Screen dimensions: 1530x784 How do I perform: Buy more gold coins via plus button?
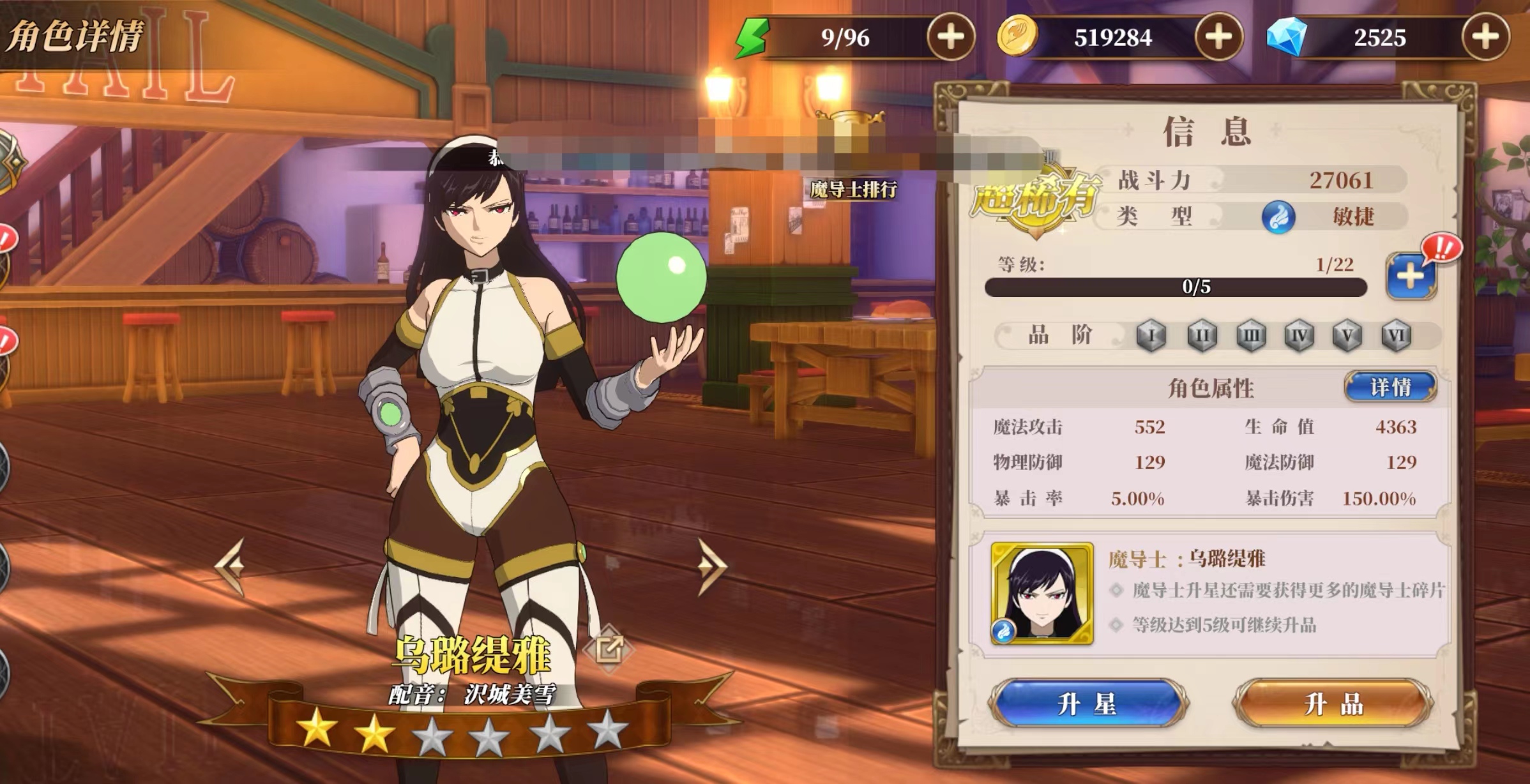(1218, 37)
